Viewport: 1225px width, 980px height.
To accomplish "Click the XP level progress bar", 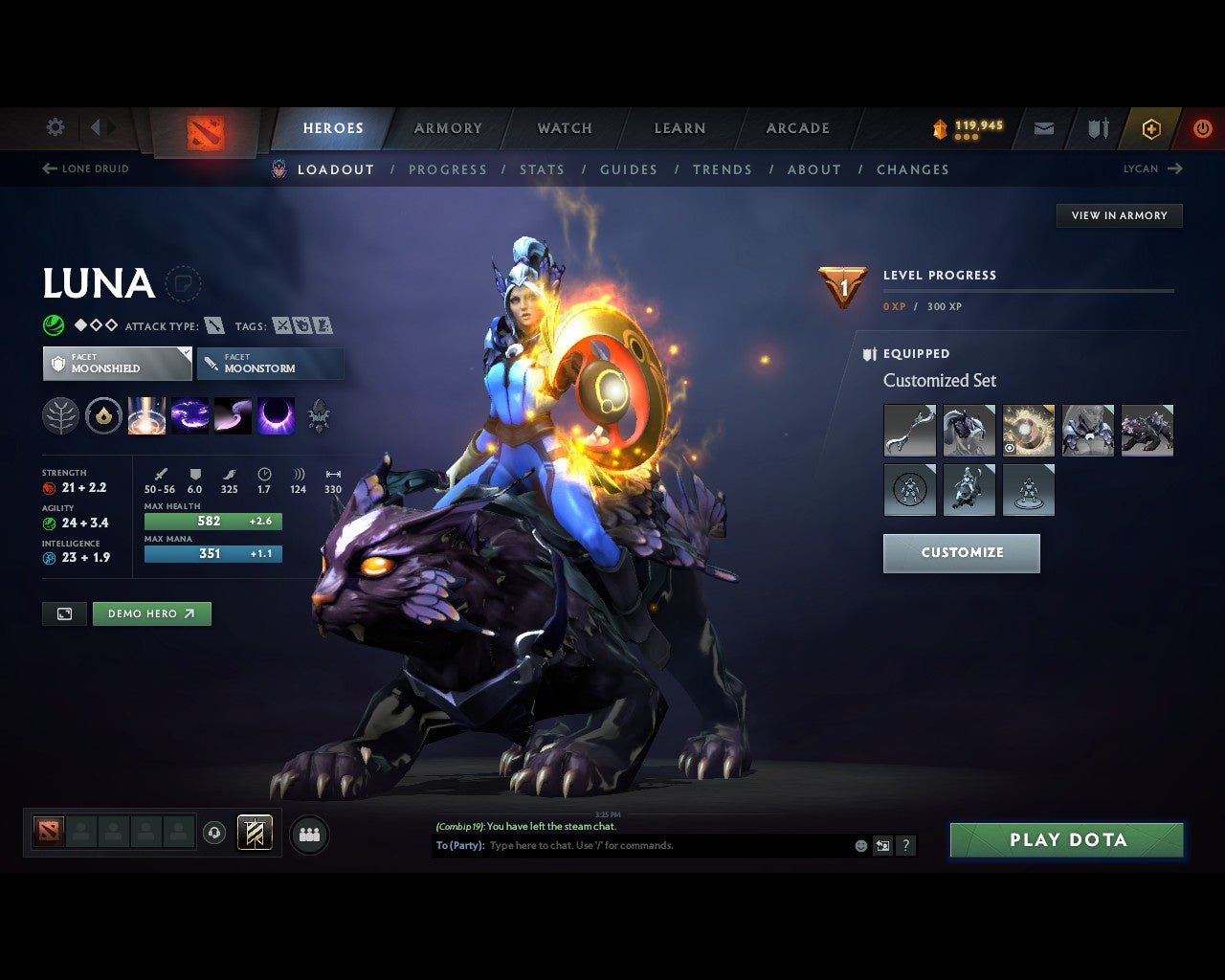I will (1029, 290).
